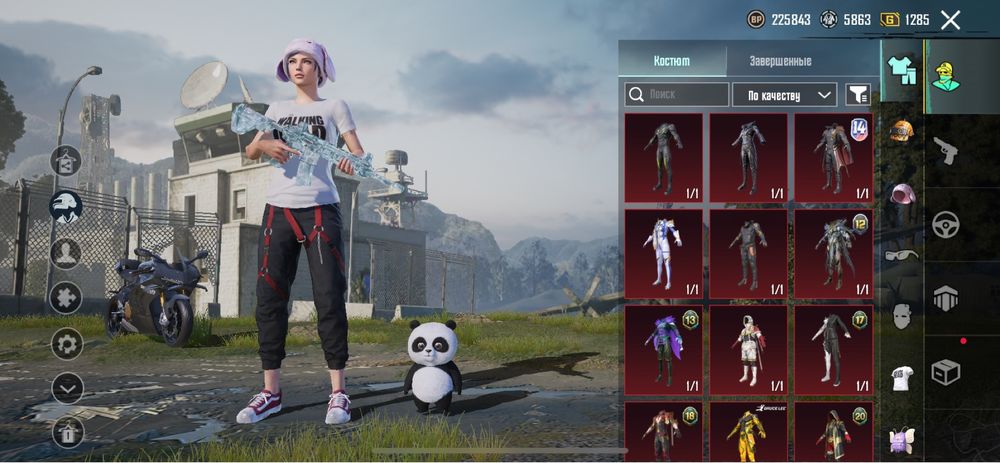Open the Завершенные tab
The width and height of the screenshot is (1000, 463).
[780, 61]
